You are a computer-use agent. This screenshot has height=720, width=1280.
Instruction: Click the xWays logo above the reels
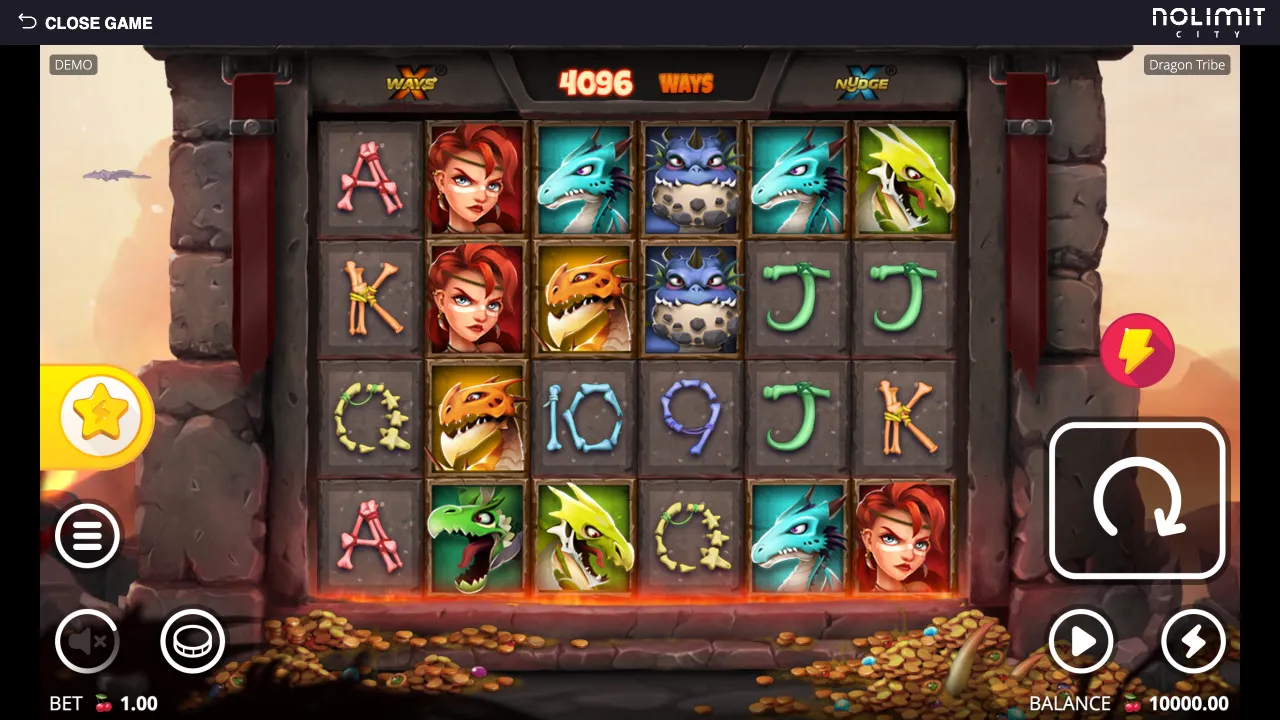(411, 82)
